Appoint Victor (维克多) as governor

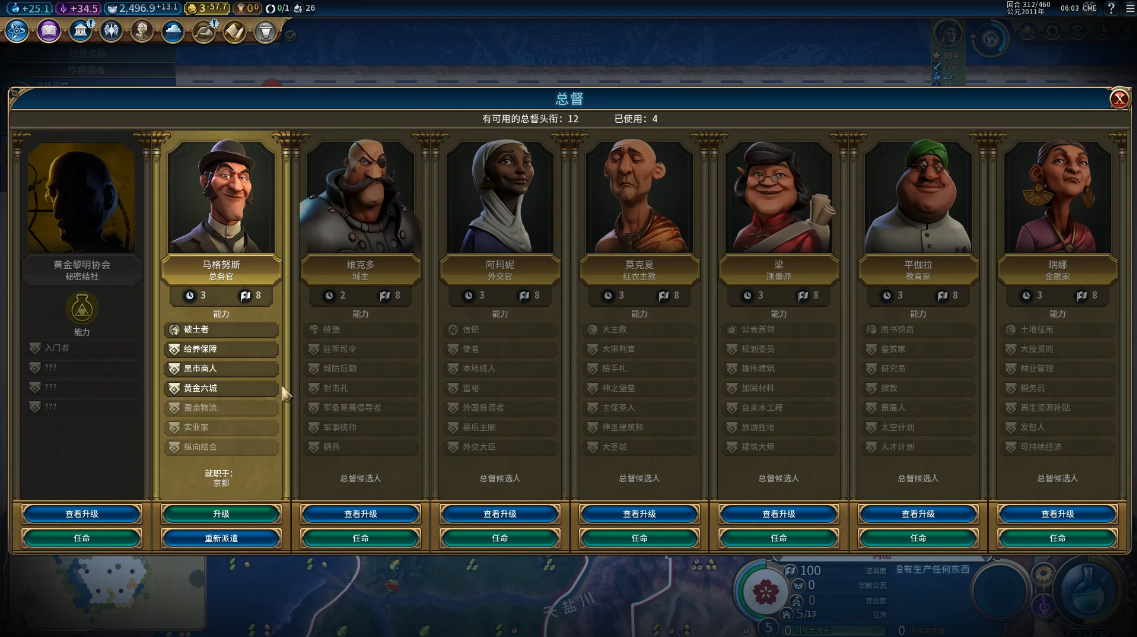click(x=360, y=537)
